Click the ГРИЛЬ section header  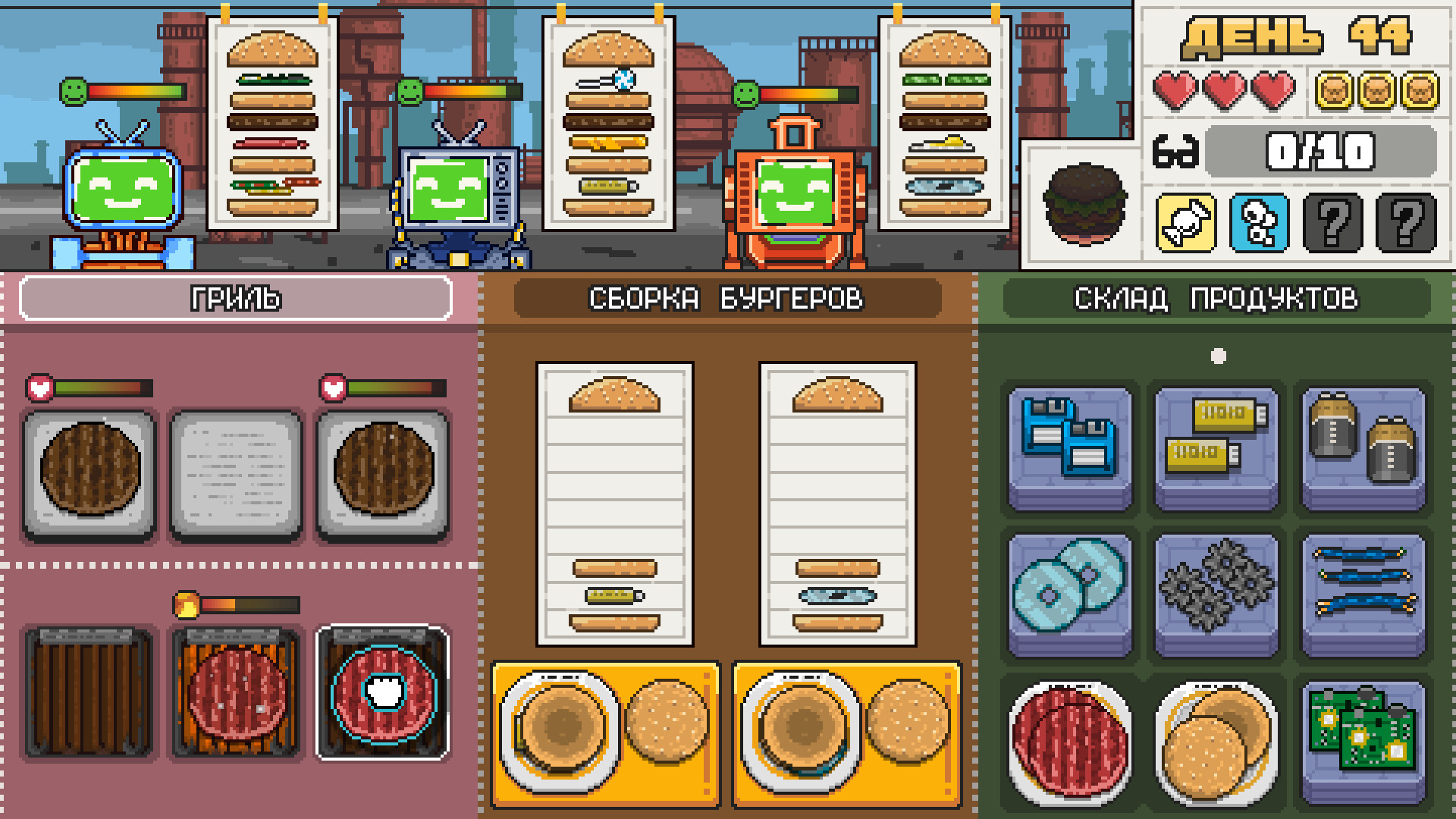[x=236, y=299]
